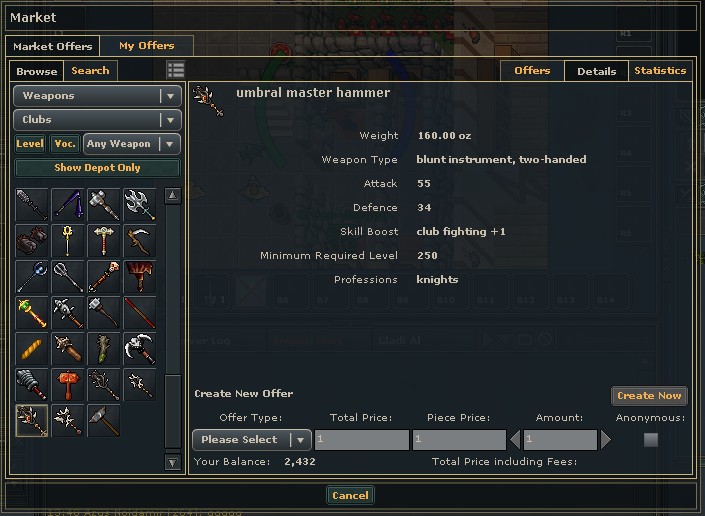Toggle the Level filter button

[x=30, y=144]
